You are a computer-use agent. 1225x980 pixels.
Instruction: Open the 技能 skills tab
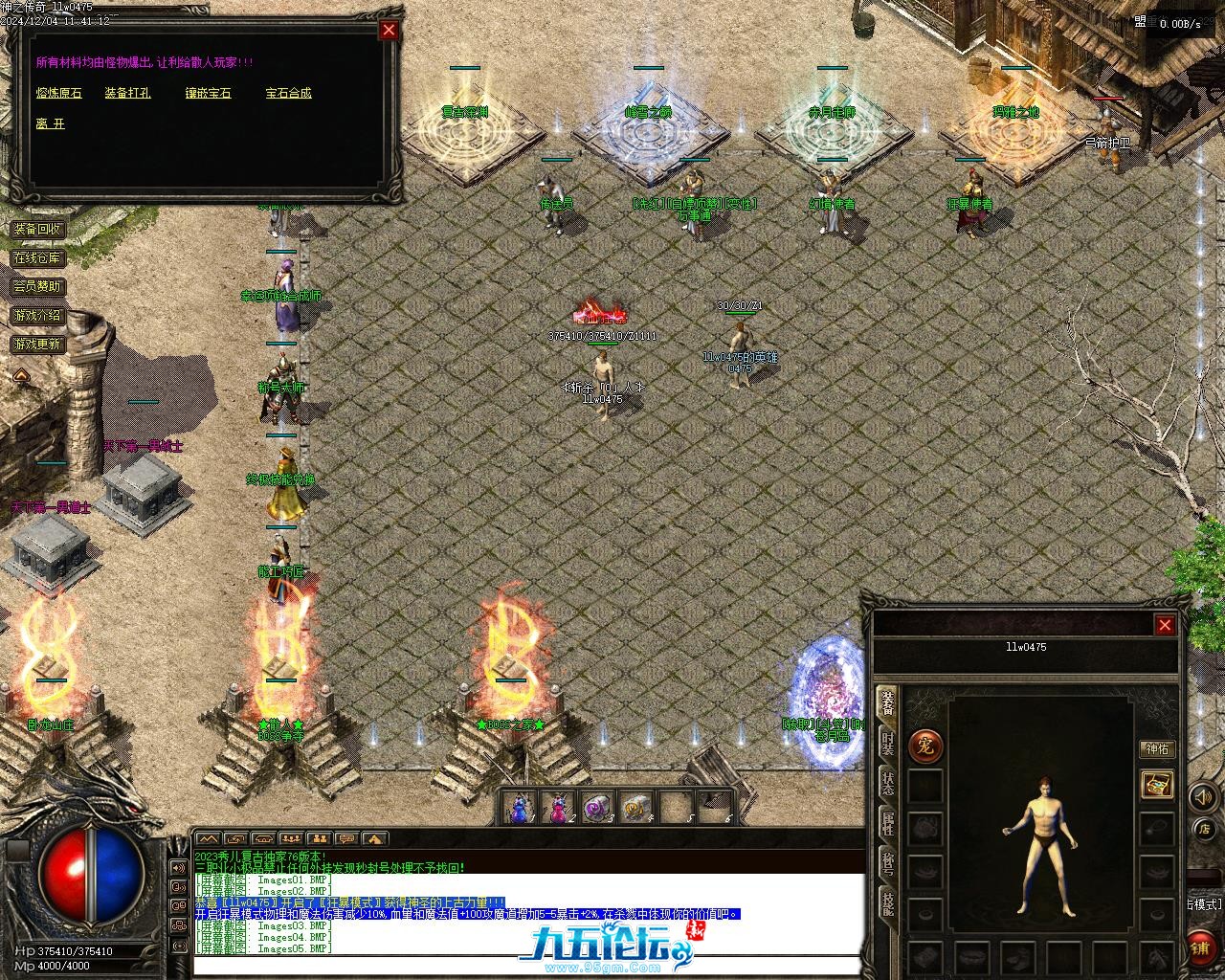[x=888, y=904]
